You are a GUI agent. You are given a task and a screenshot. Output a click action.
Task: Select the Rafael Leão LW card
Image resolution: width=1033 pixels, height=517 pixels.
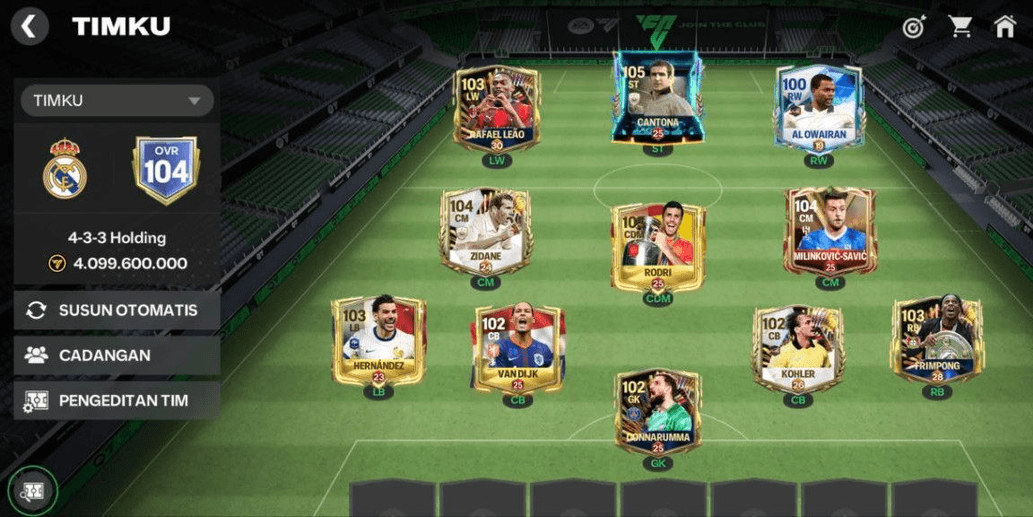(496, 108)
